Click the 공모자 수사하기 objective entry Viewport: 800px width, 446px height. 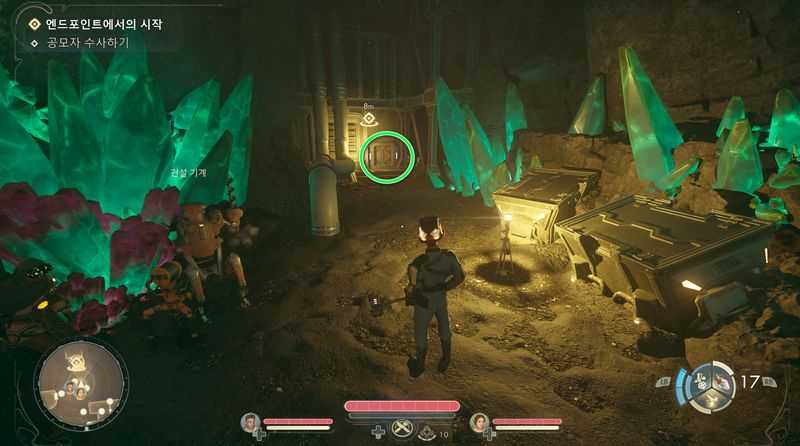click(88, 43)
